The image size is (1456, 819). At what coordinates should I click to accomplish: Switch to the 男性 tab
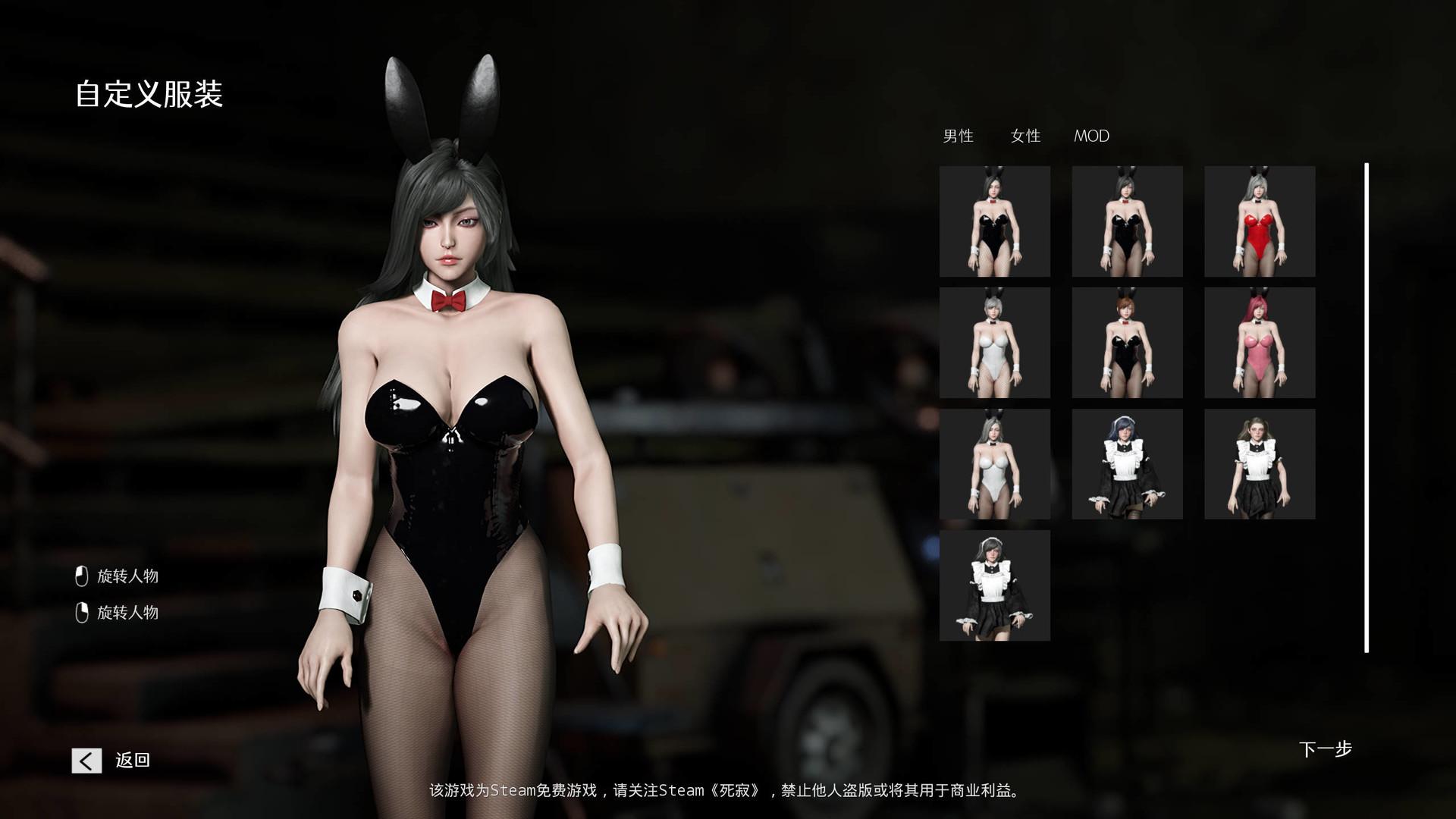(x=958, y=136)
